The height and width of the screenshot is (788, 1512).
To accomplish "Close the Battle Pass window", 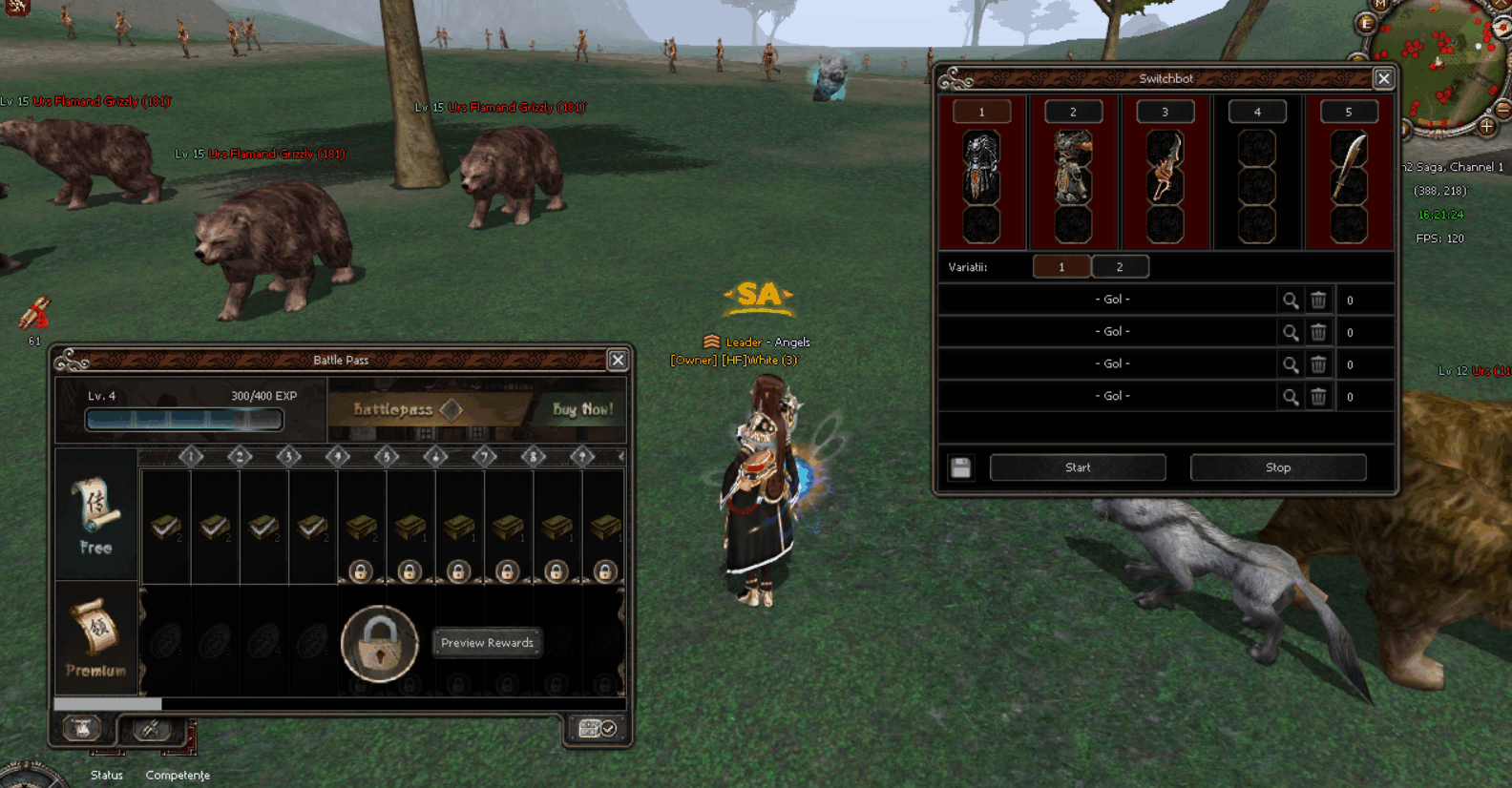I will (618, 360).
